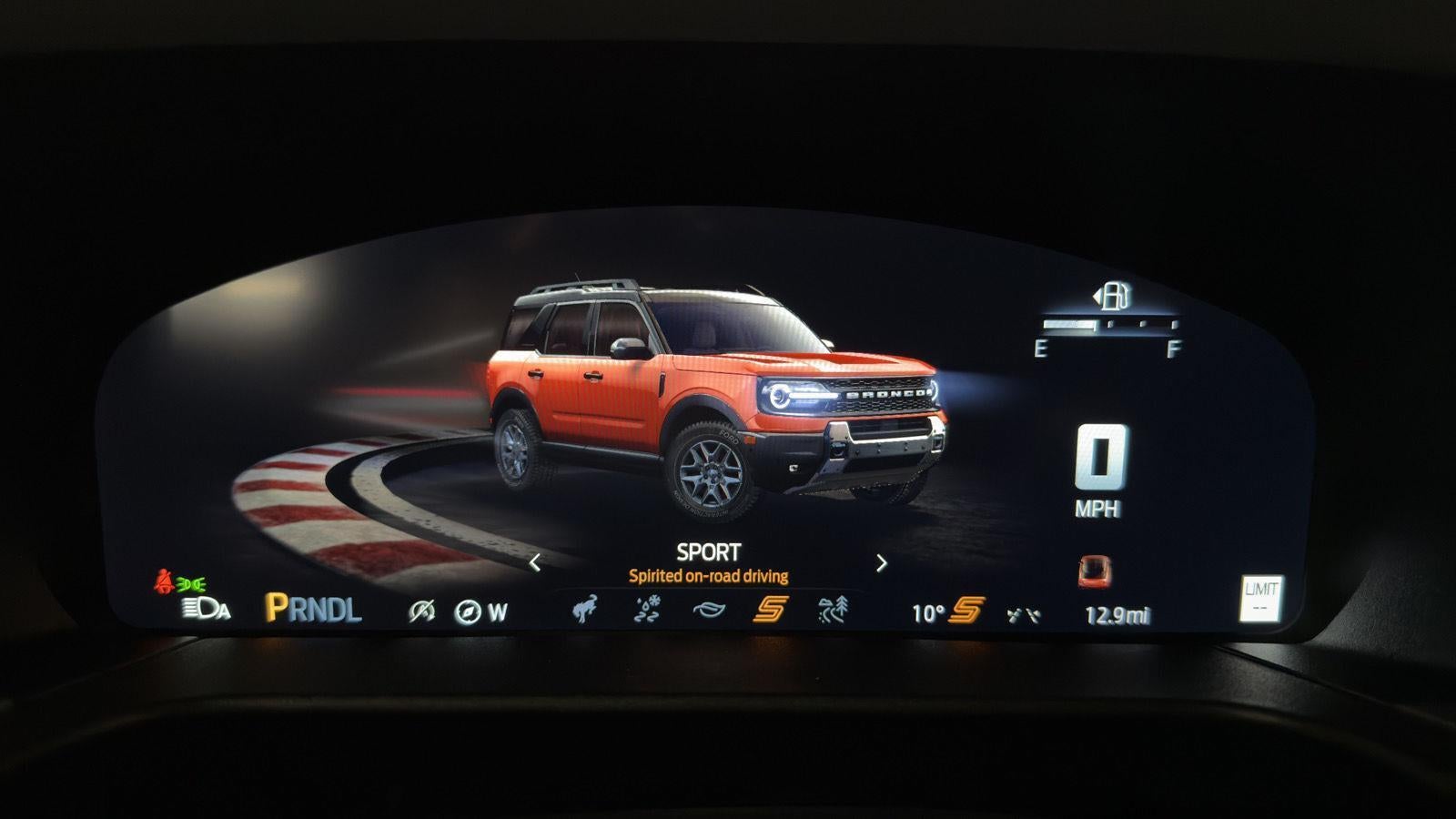Image resolution: width=1456 pixels, height=819 pixels.
Task: Select the Eco leaf drive mode icon
Action: (x=710, y=608)
